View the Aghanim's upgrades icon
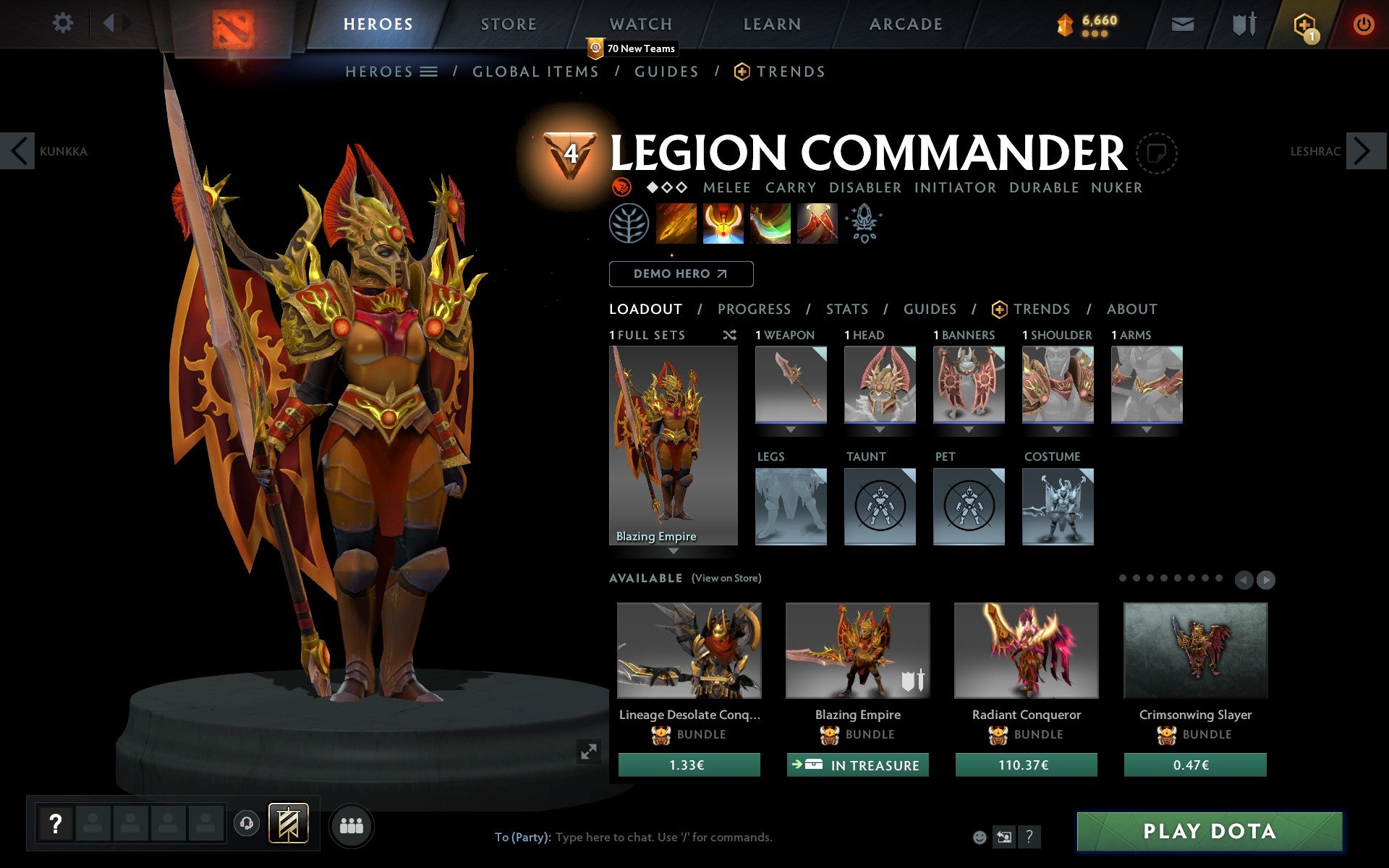1389x868 pixels. pyautogui.click(x=864, y=224)
